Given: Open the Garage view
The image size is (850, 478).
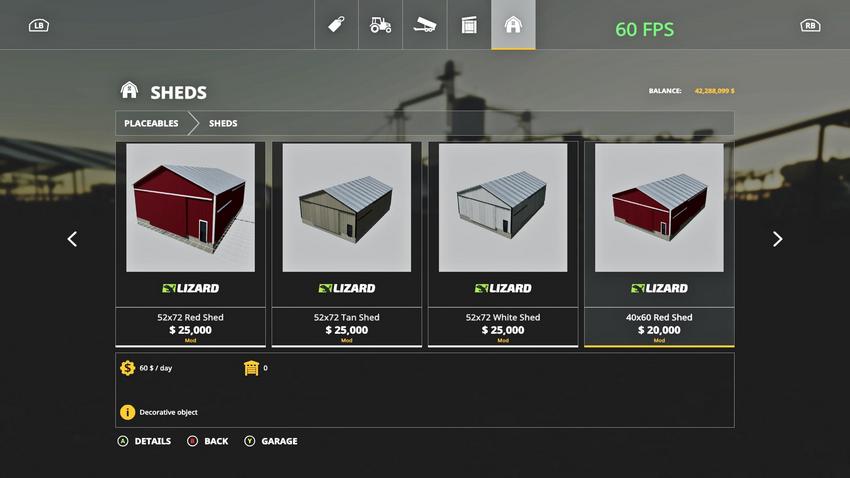Looking at the screenshot, I should [x=271, y=441].
